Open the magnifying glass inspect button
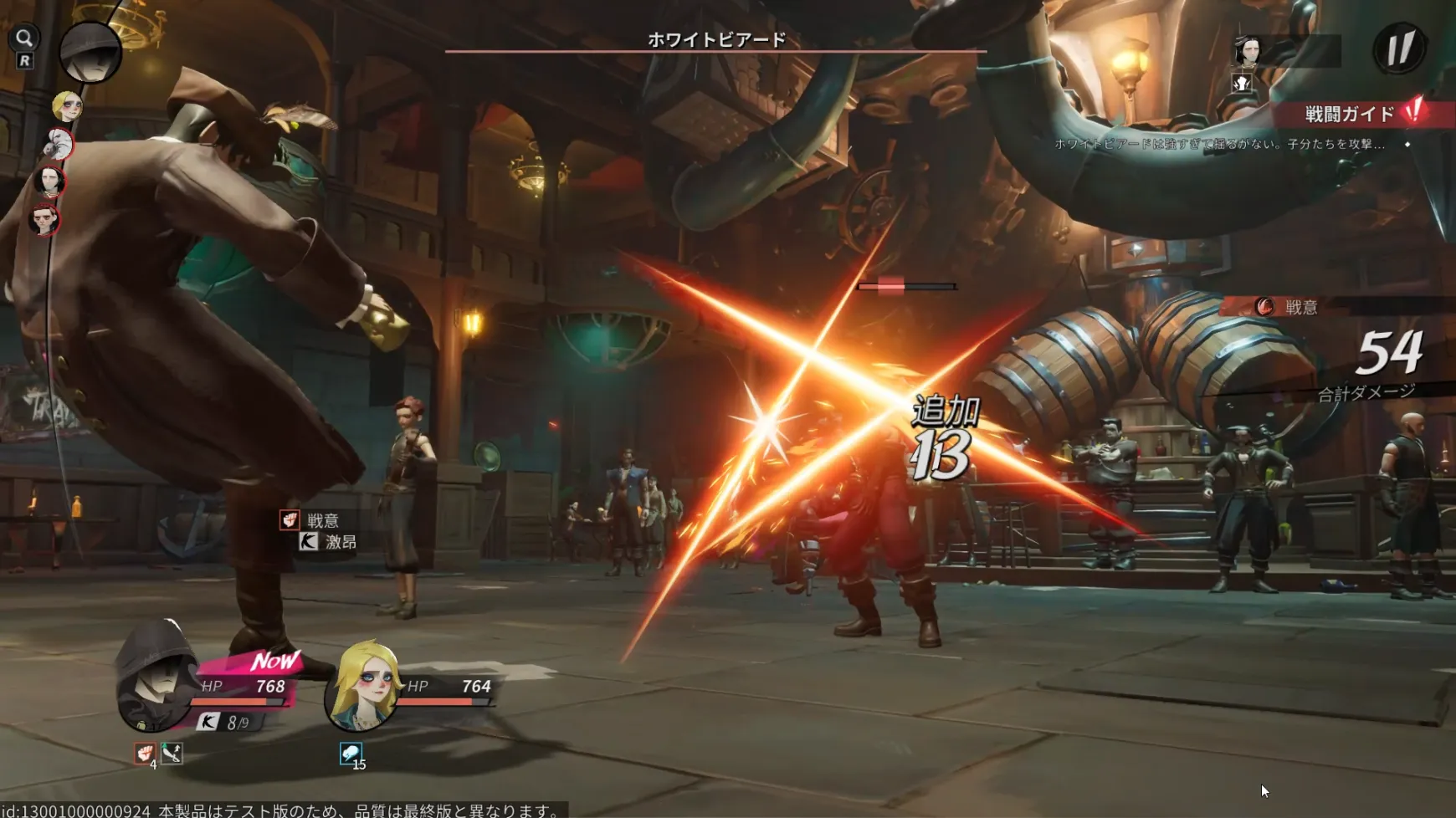 (24, 38)
